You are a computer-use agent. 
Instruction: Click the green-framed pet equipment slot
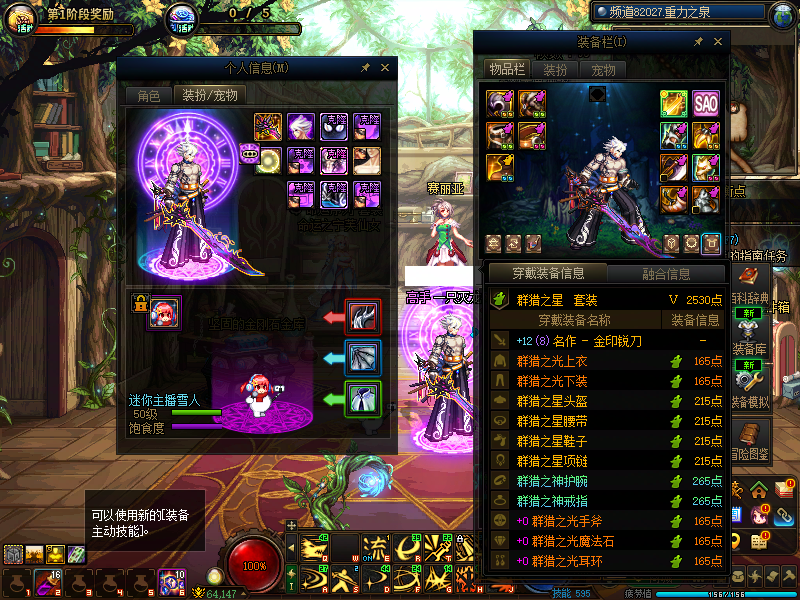click(x=362, y=399)
